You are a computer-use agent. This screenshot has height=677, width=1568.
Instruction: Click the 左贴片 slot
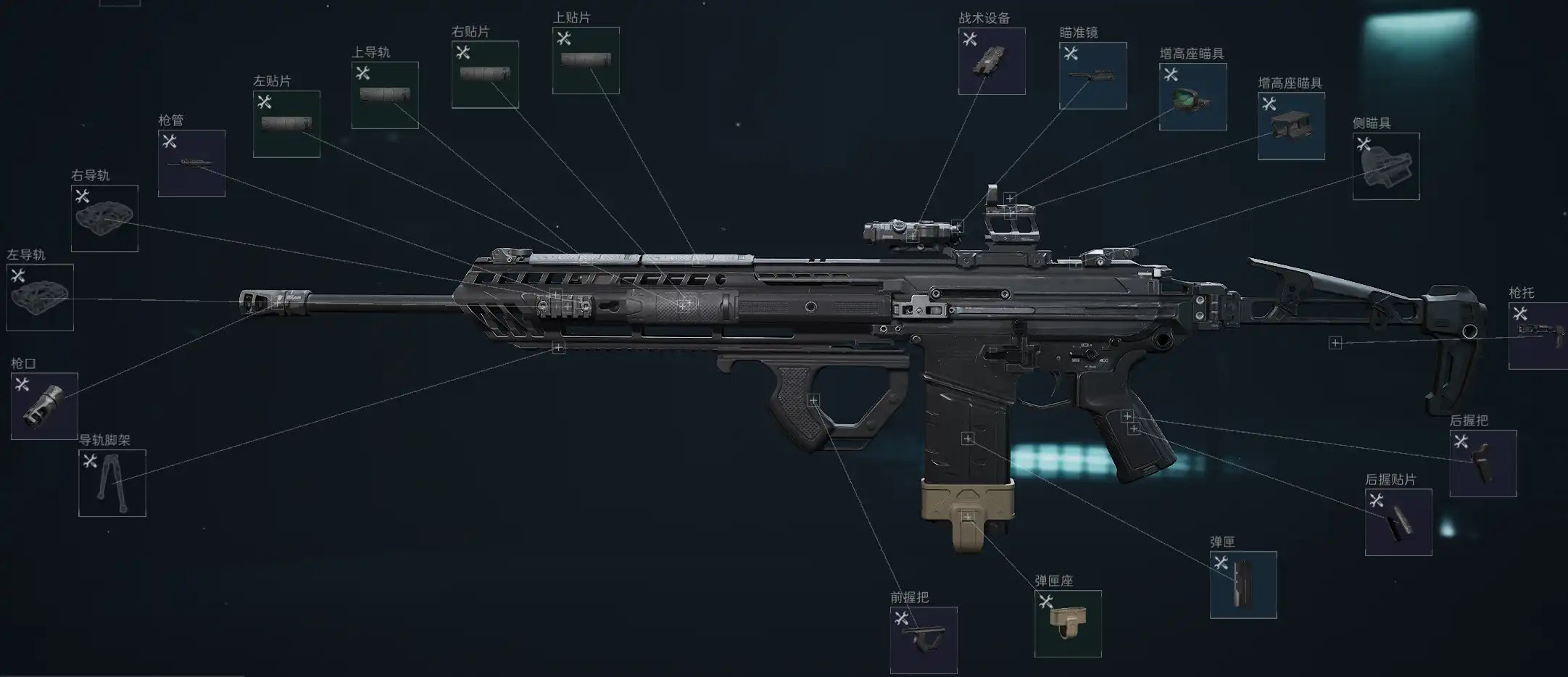(286, 124)
